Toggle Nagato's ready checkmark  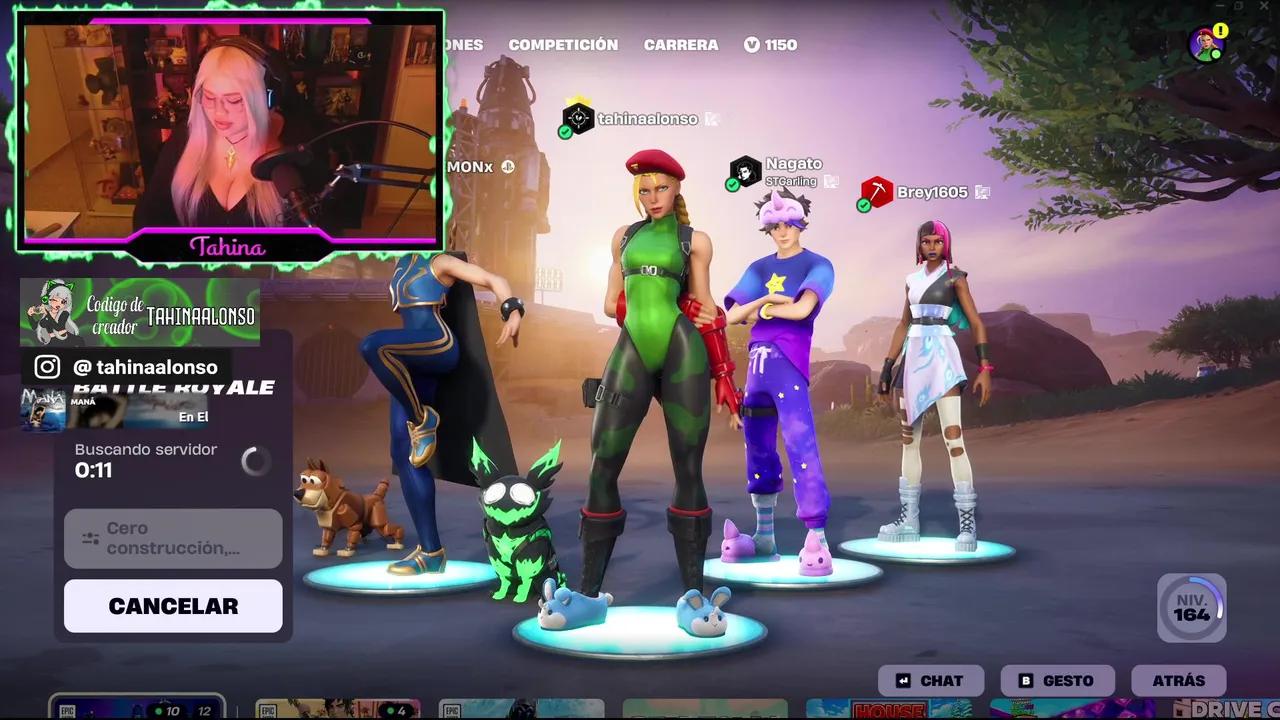[733, 183]
